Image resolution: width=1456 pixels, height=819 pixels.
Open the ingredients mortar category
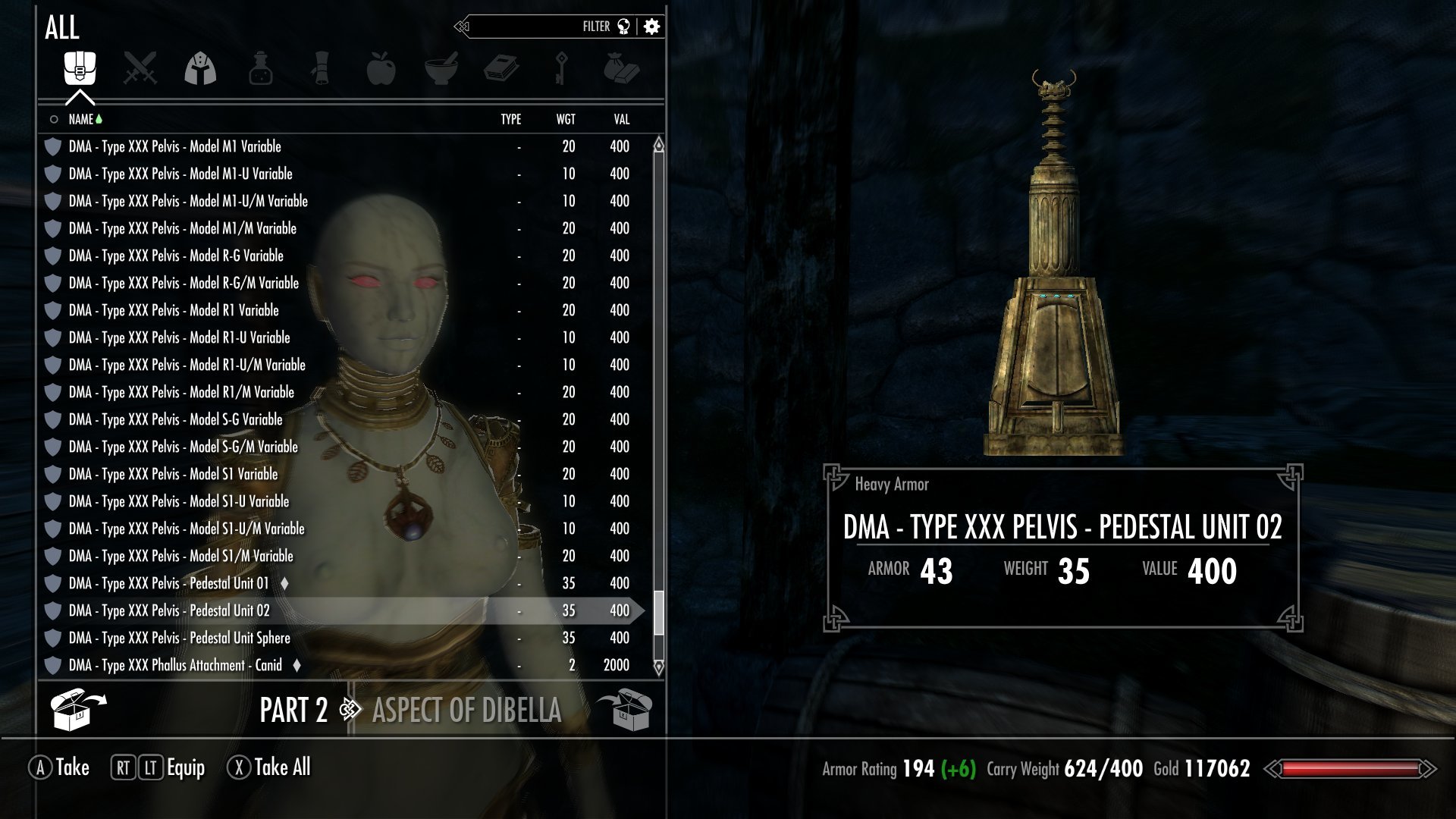click(x=441, y=69)
